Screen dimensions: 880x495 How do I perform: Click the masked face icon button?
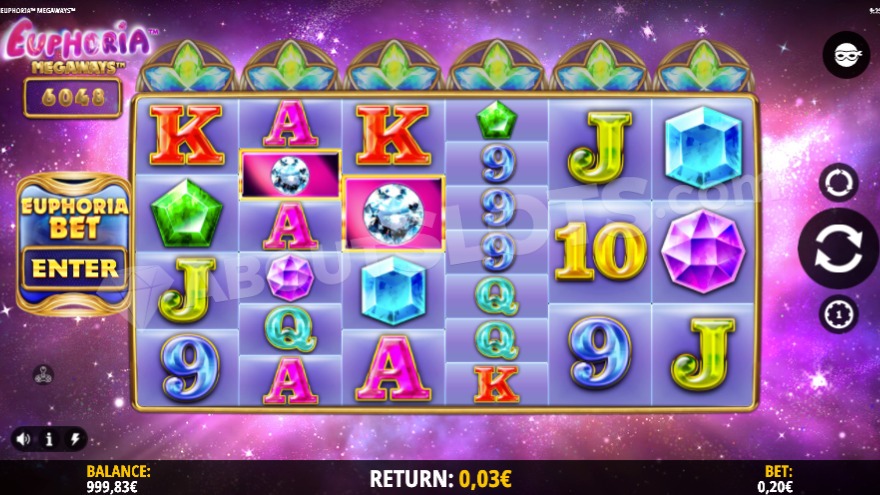tap(846, 55)
